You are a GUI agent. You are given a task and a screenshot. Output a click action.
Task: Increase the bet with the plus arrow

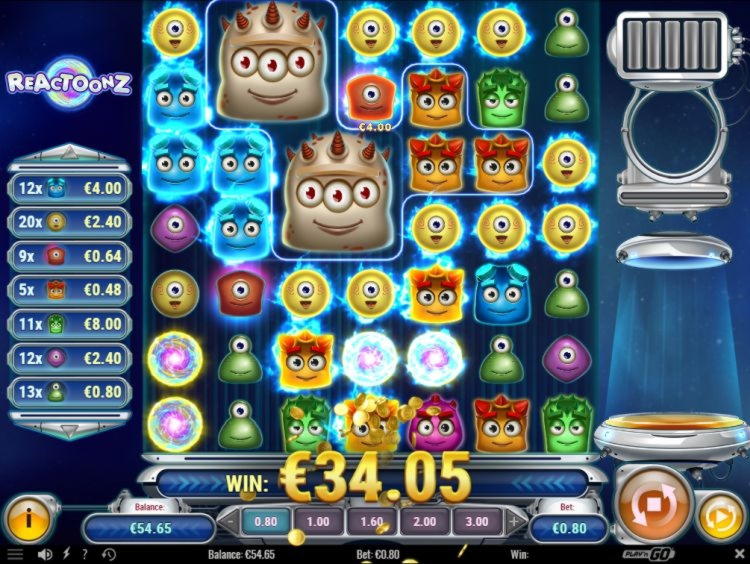[x=514, y=521]
